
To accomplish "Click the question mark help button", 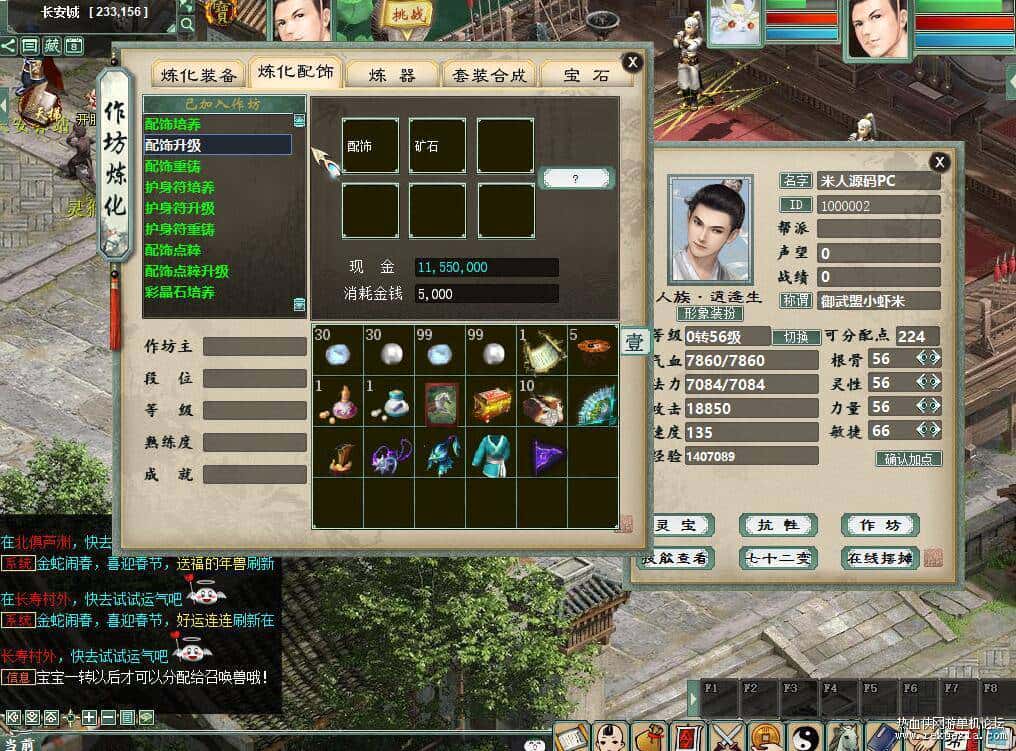I will [x=575, y=178].
